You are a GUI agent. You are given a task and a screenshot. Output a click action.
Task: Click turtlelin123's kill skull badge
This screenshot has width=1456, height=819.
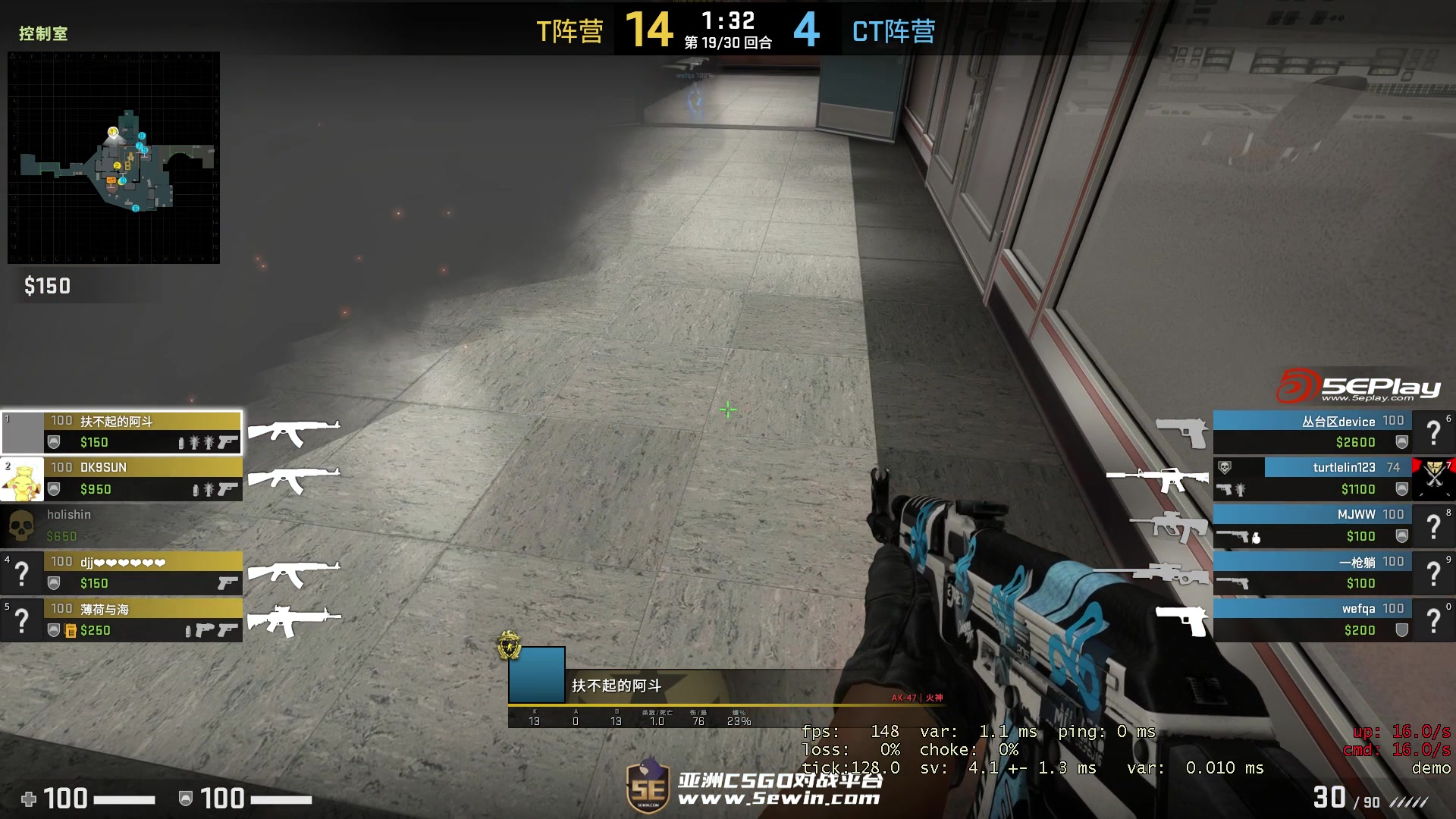coord(1224,467)
